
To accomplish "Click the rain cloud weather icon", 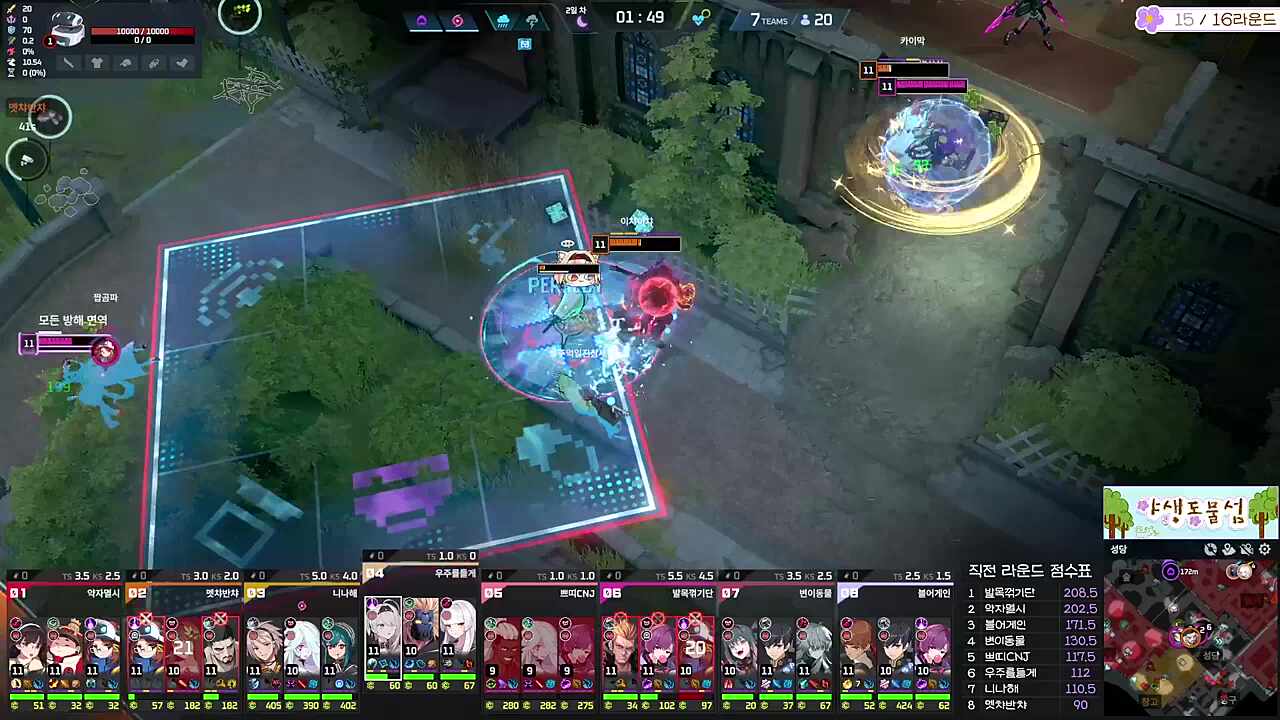I will (503, 20).
